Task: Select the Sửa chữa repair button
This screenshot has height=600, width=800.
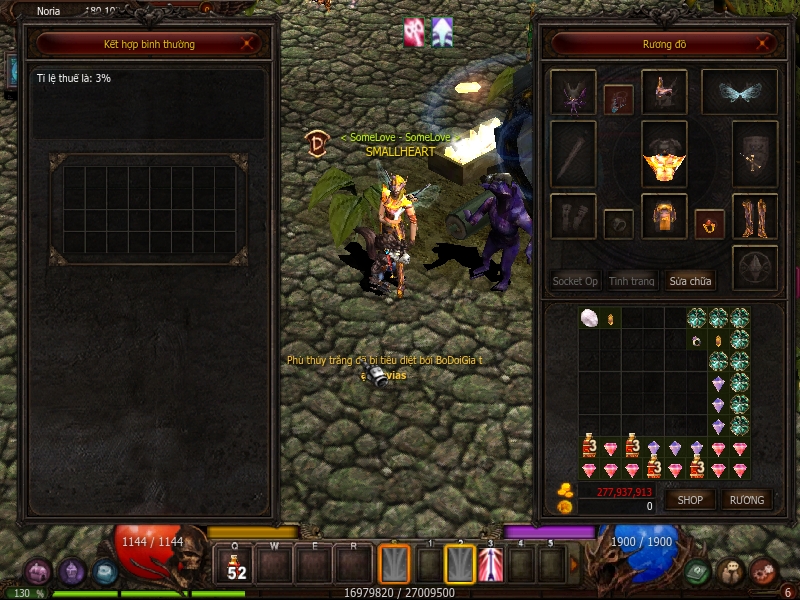Action: pos(691,281)
